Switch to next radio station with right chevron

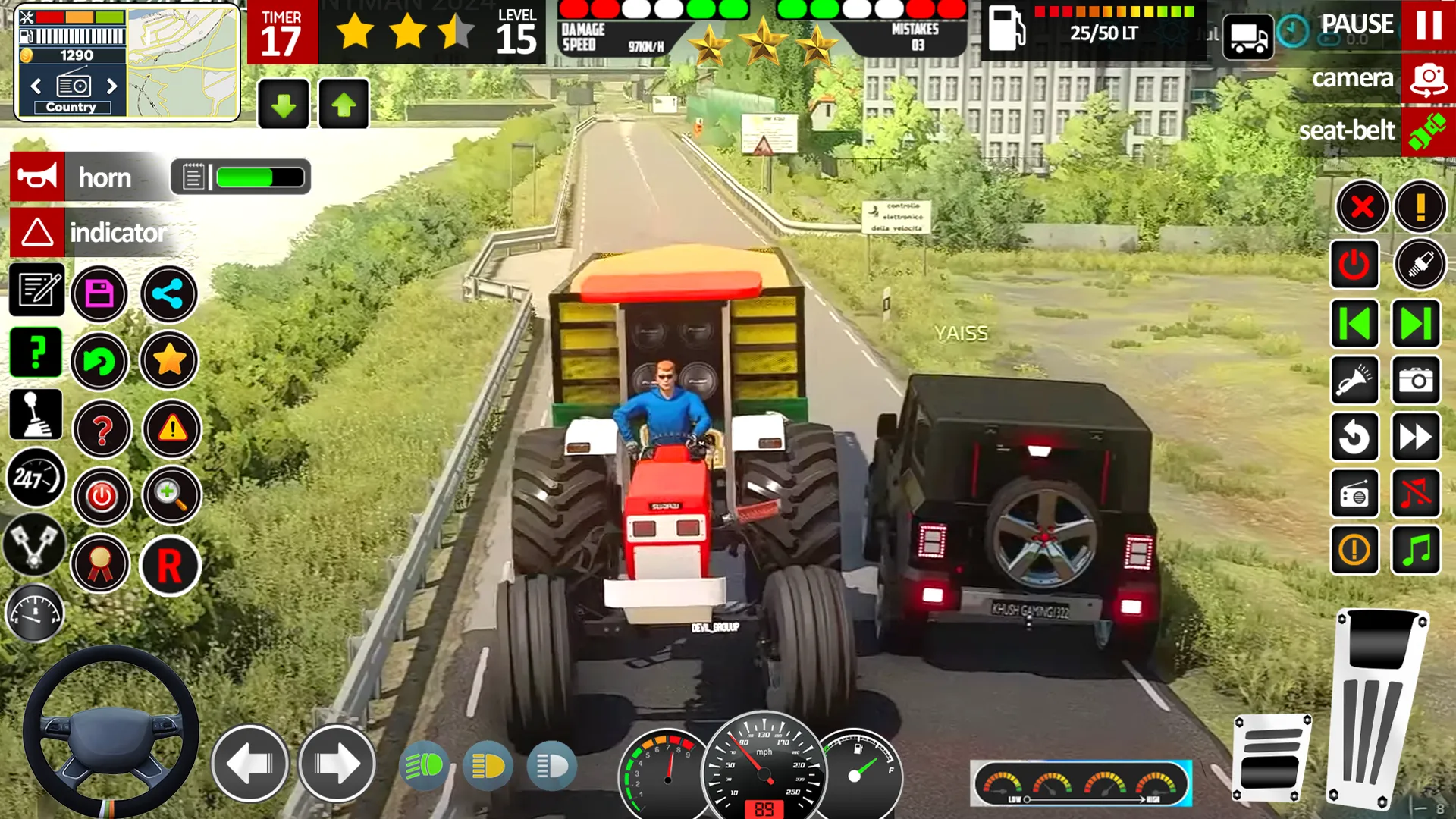[1417, 322]
